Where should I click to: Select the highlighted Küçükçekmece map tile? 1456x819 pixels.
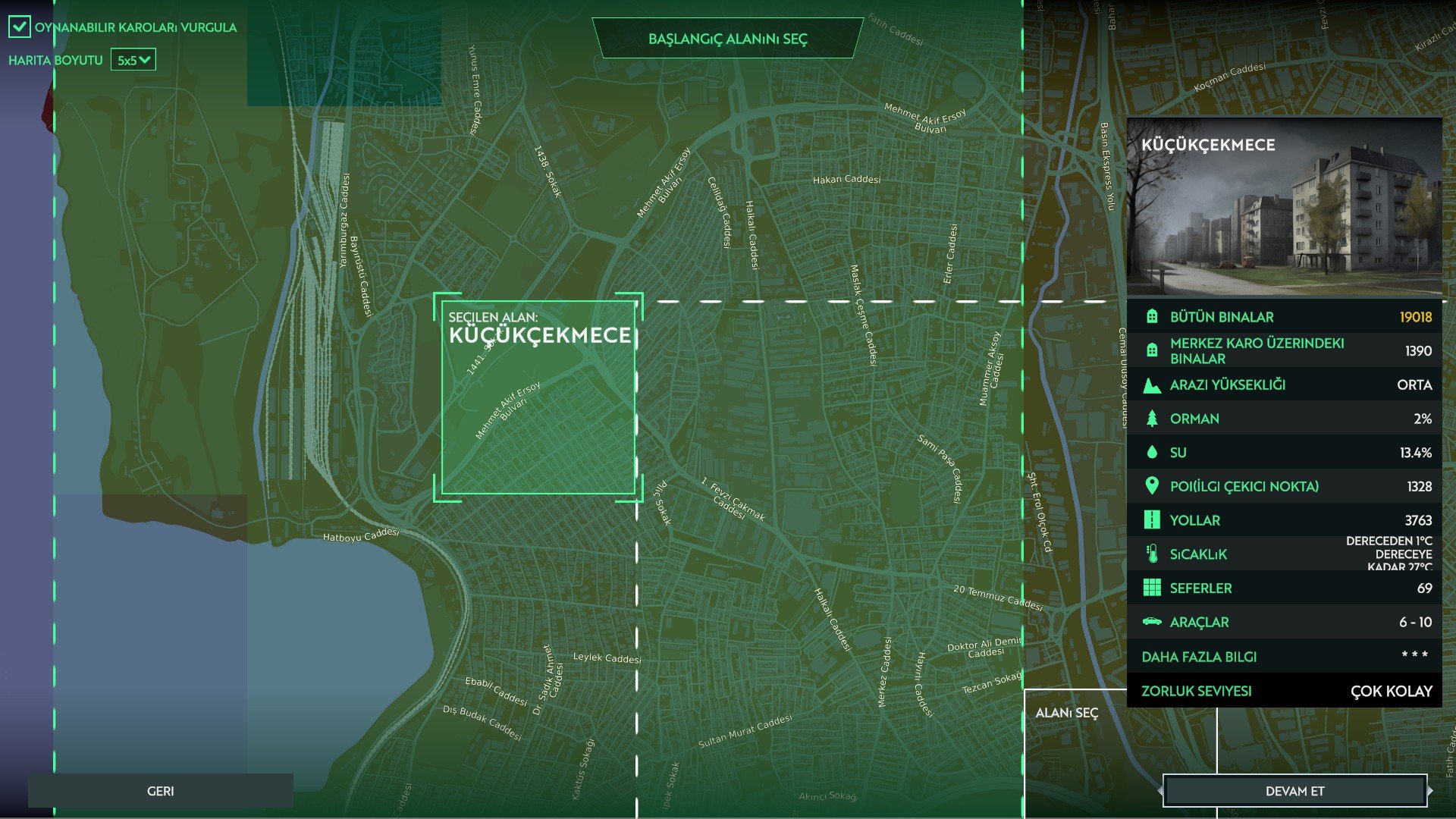coord(538,398)
